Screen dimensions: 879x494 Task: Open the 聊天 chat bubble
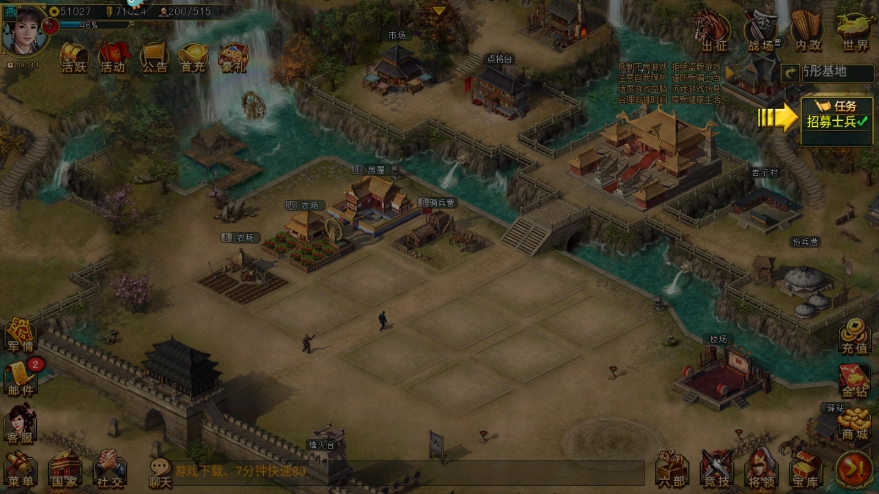160,468
